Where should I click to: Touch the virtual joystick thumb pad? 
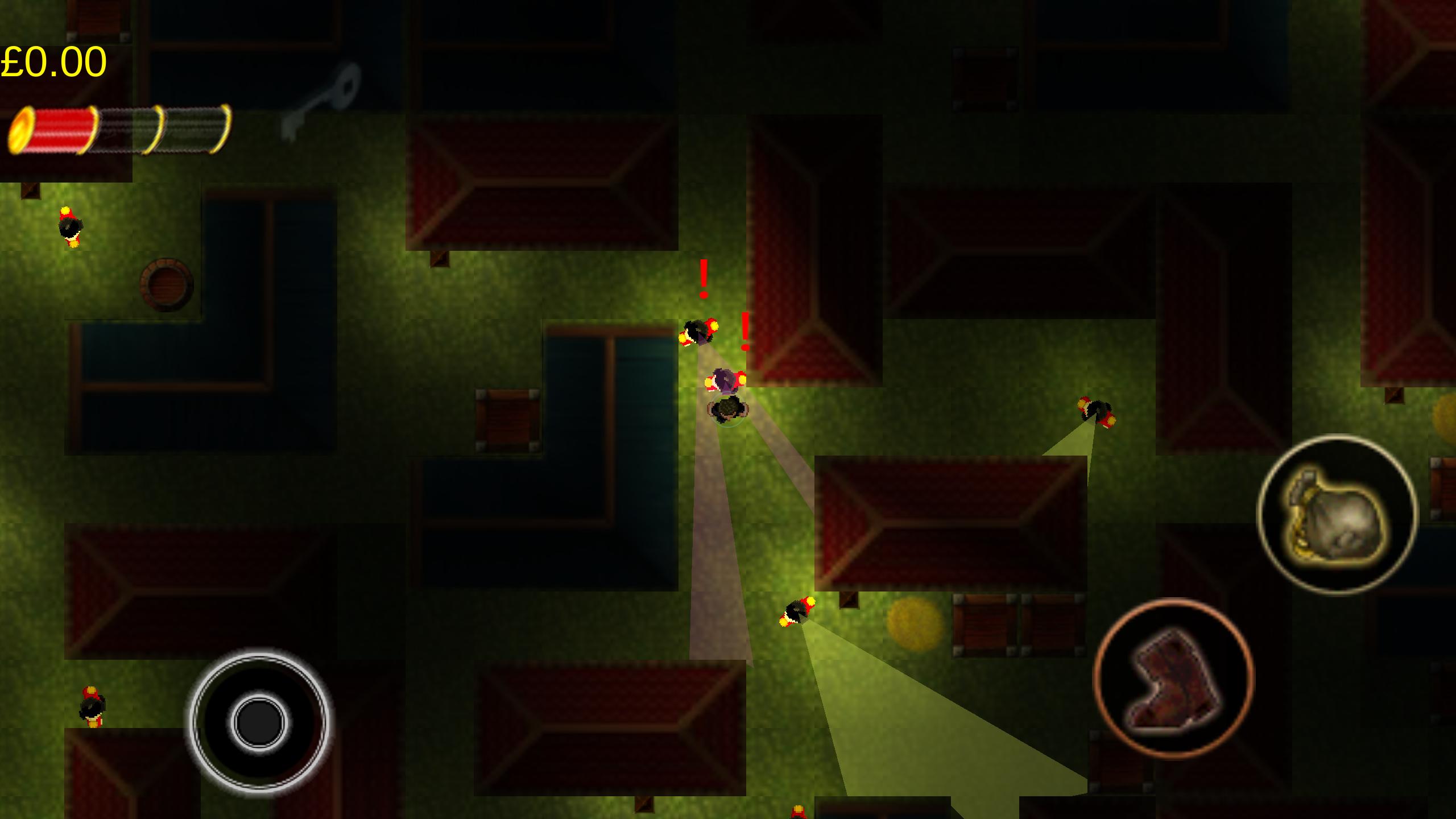tap(259, 722)
